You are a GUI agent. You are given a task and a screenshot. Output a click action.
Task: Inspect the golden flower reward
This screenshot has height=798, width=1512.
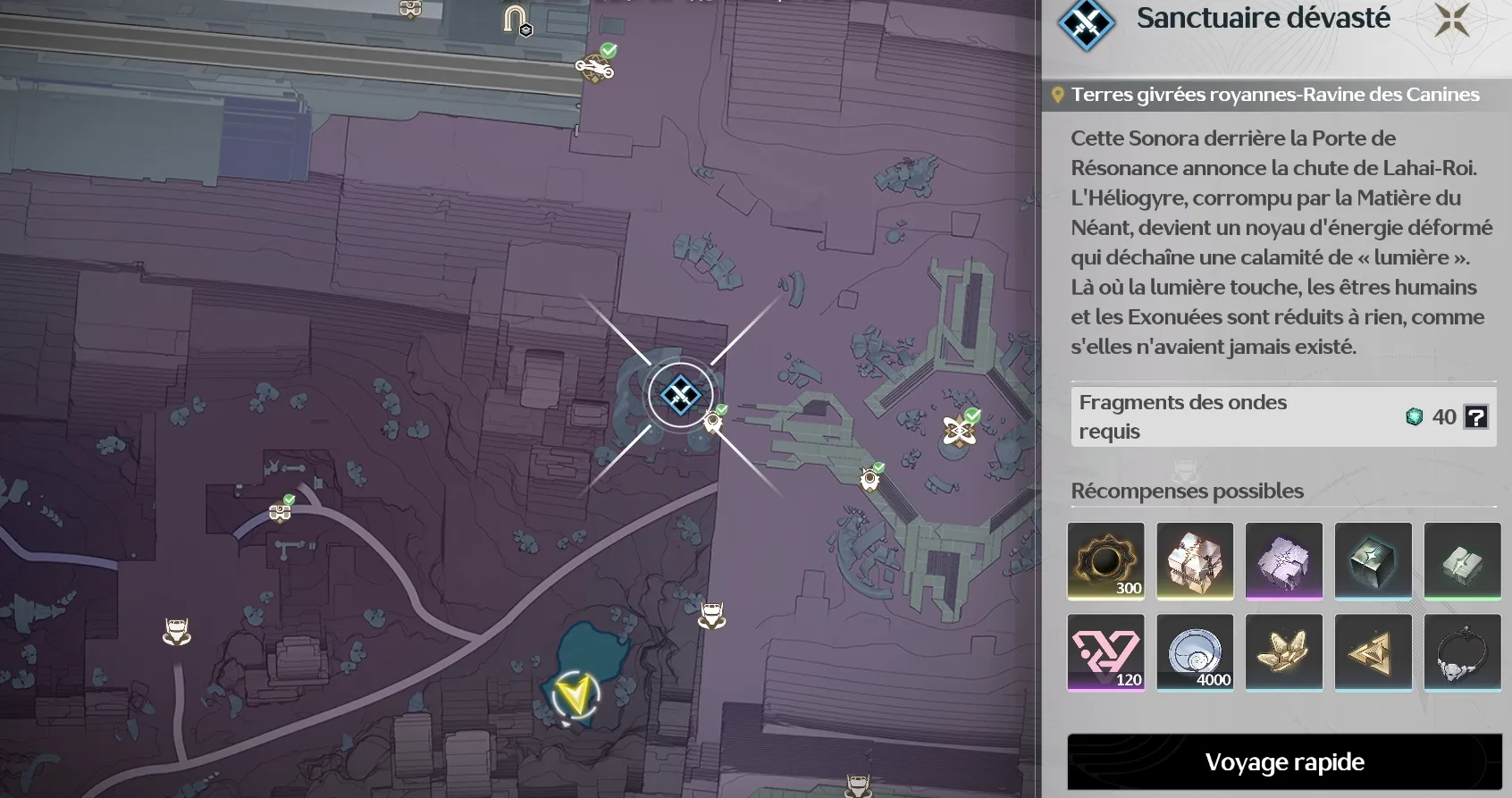(x=1284, y=651)
